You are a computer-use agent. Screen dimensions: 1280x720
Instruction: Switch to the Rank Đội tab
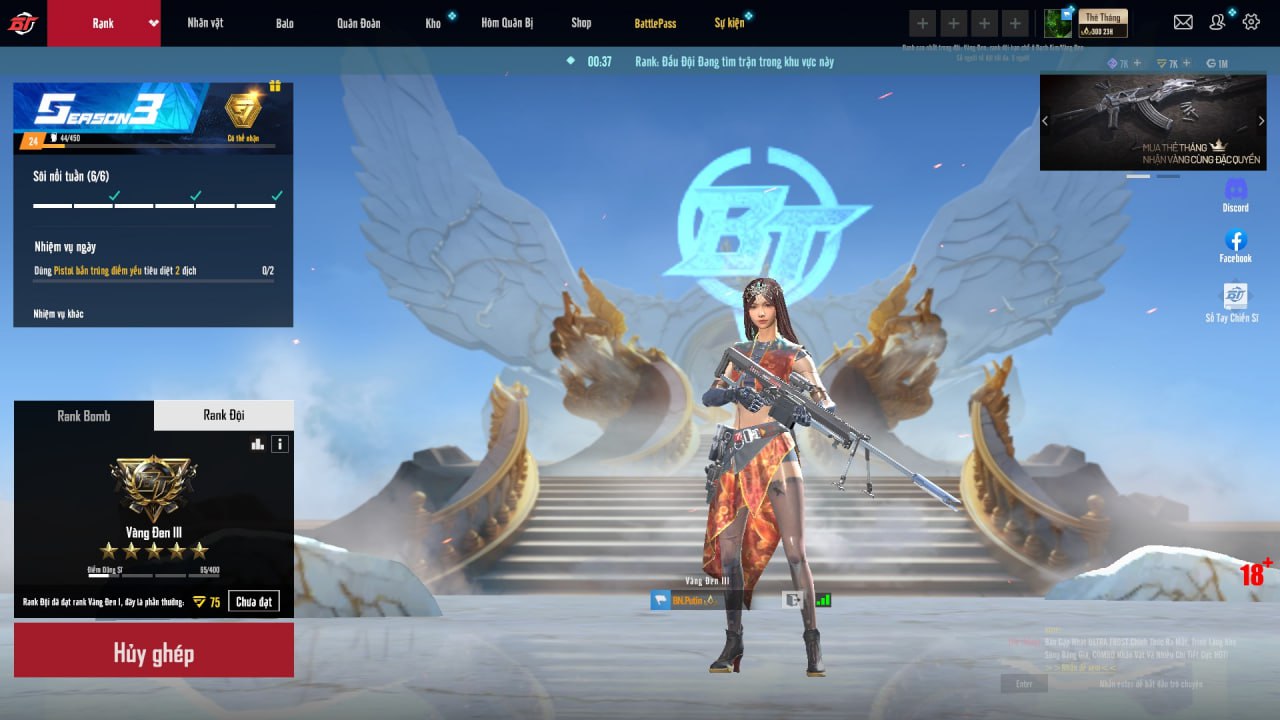[224, 415]
